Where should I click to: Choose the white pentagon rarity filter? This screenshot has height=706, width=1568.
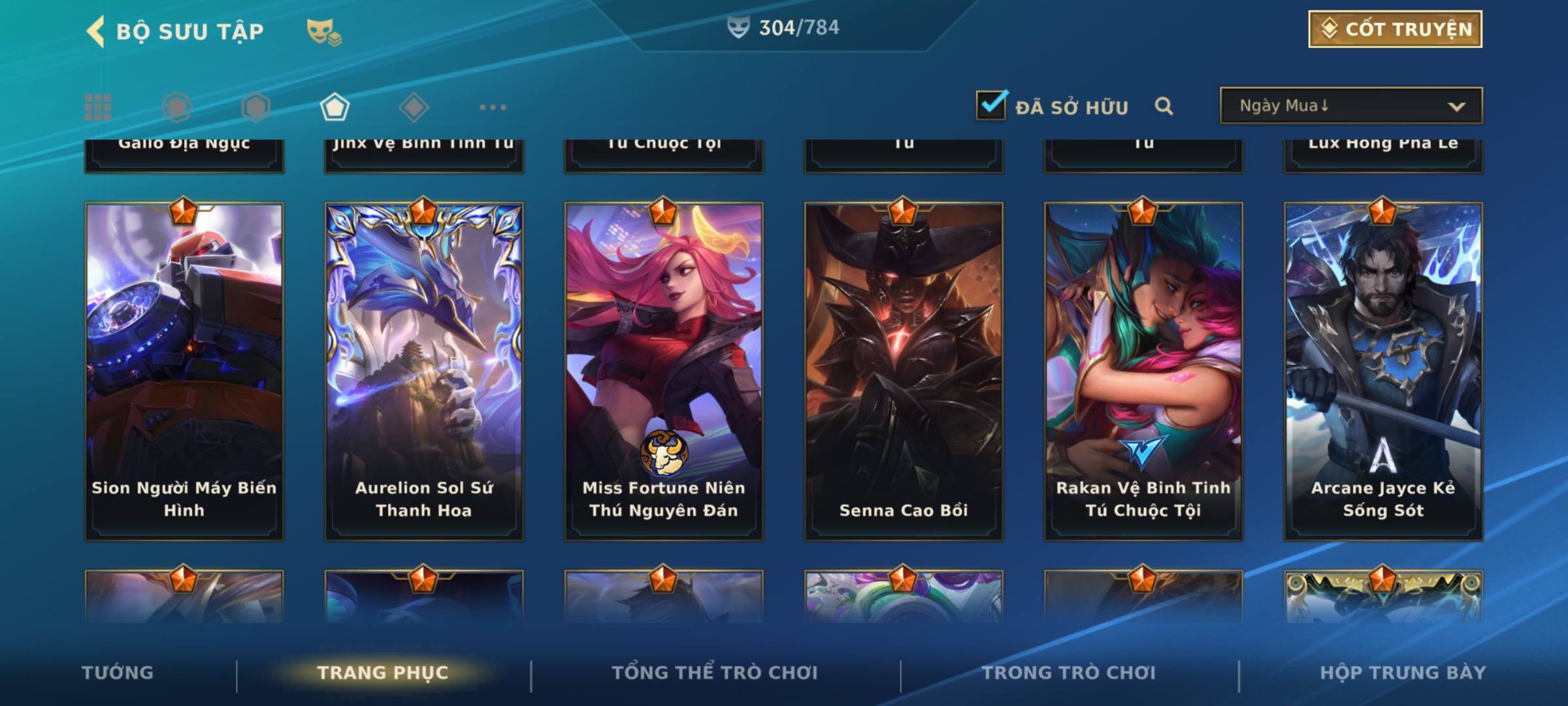(x=335, y=107)
